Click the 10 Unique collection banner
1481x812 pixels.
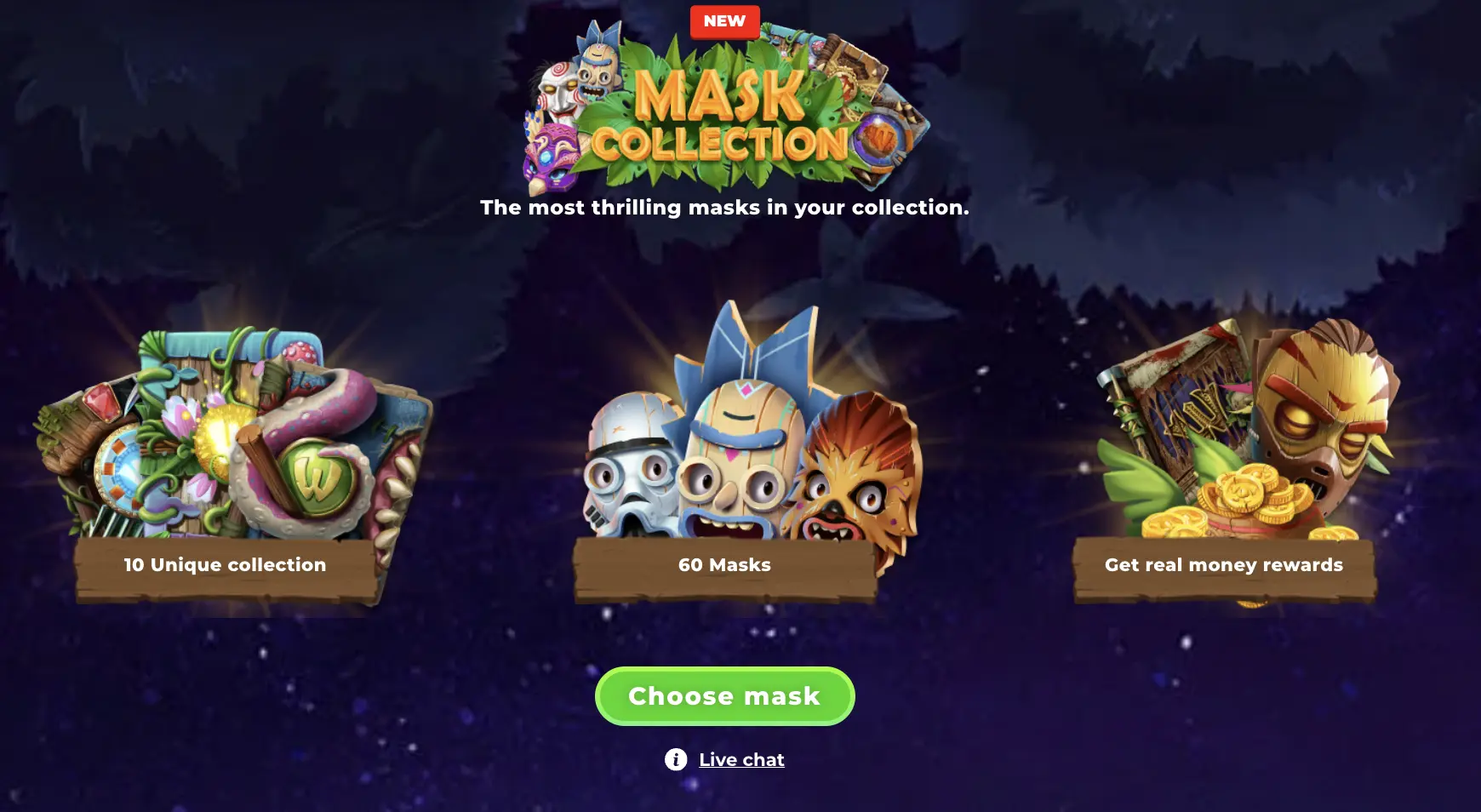point(225,564)
